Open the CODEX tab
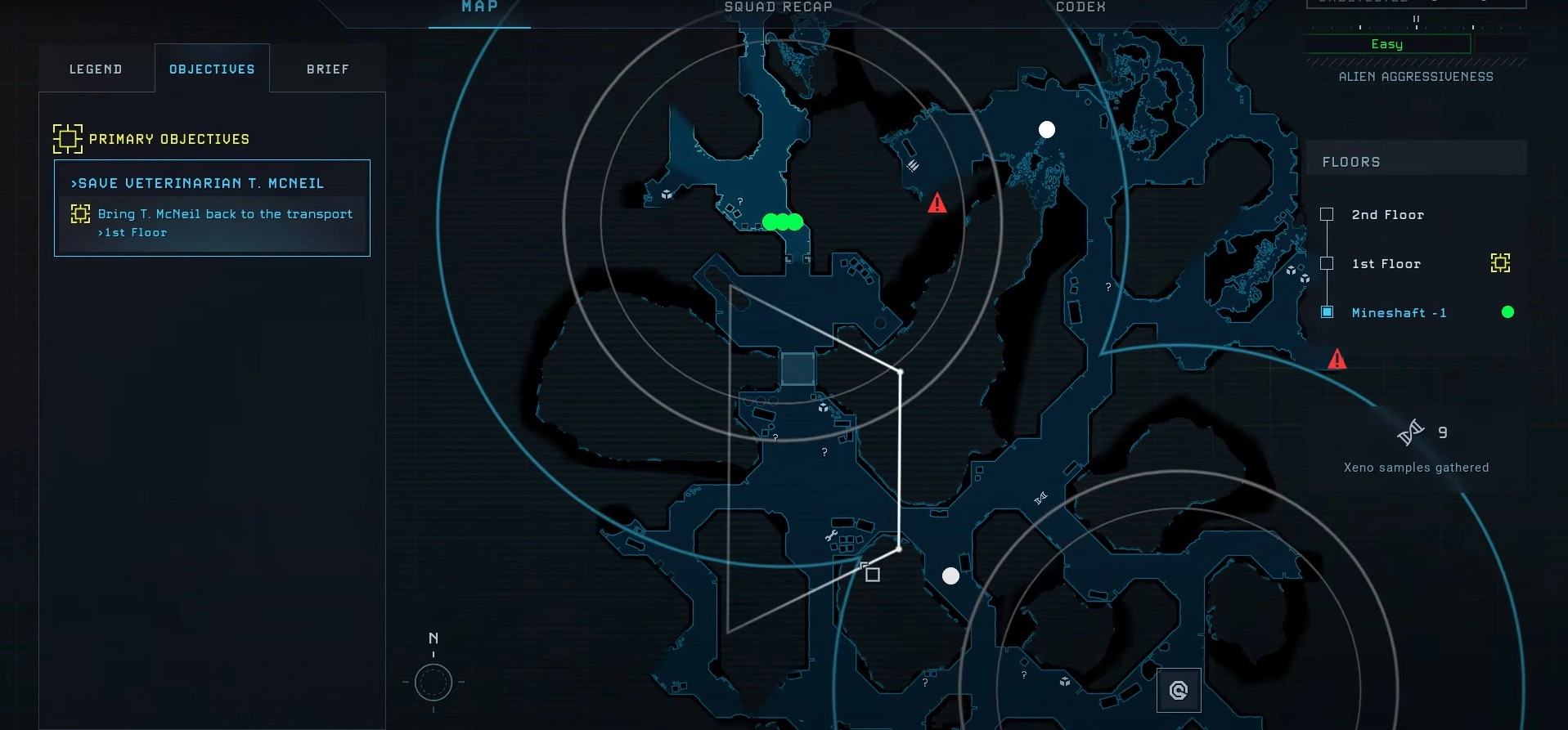The width and height of the screenshot is (1568, 730). click(1080, 7)
